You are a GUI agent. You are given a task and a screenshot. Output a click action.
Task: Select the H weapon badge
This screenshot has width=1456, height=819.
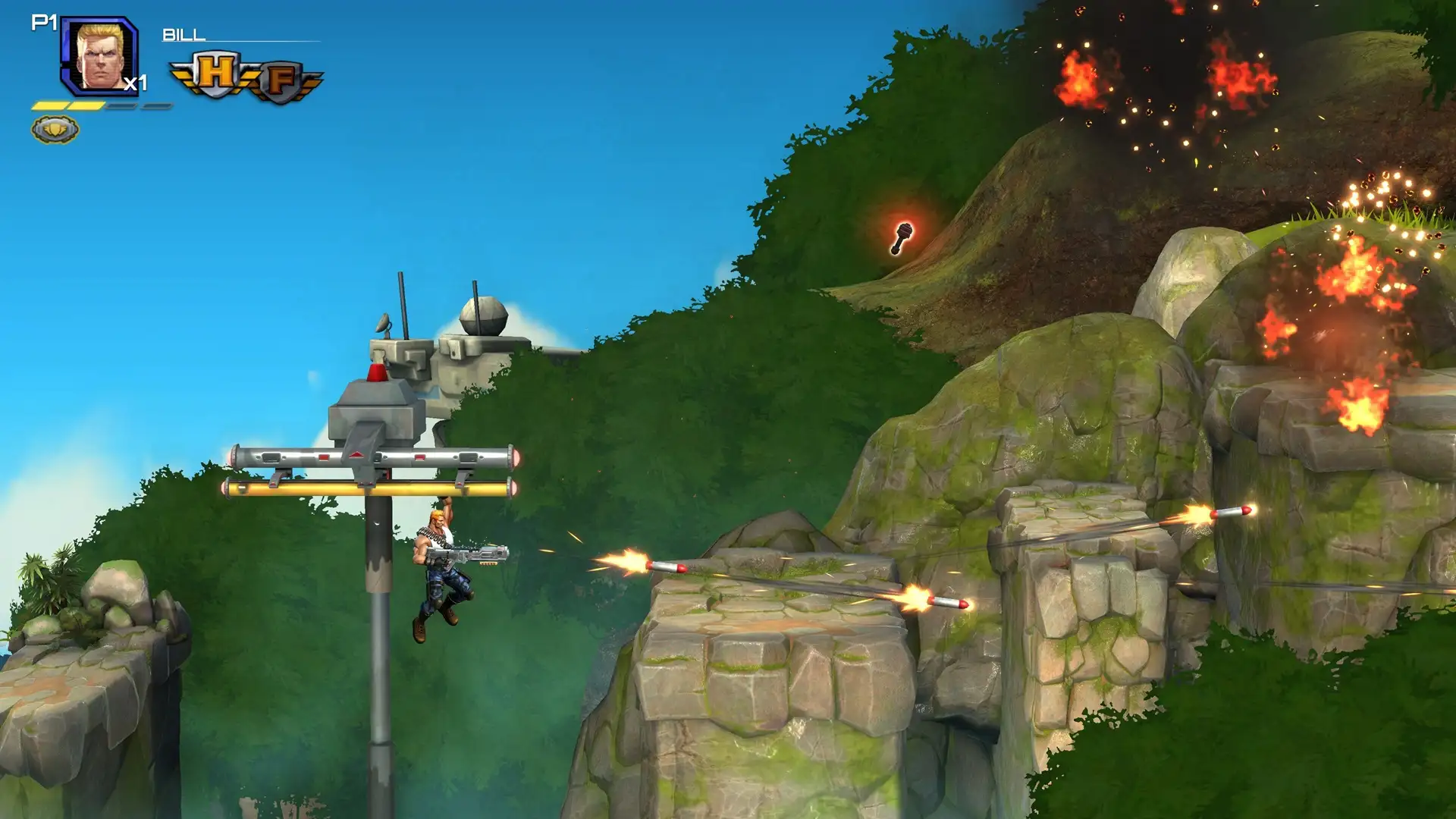click(x=215, y=74)
